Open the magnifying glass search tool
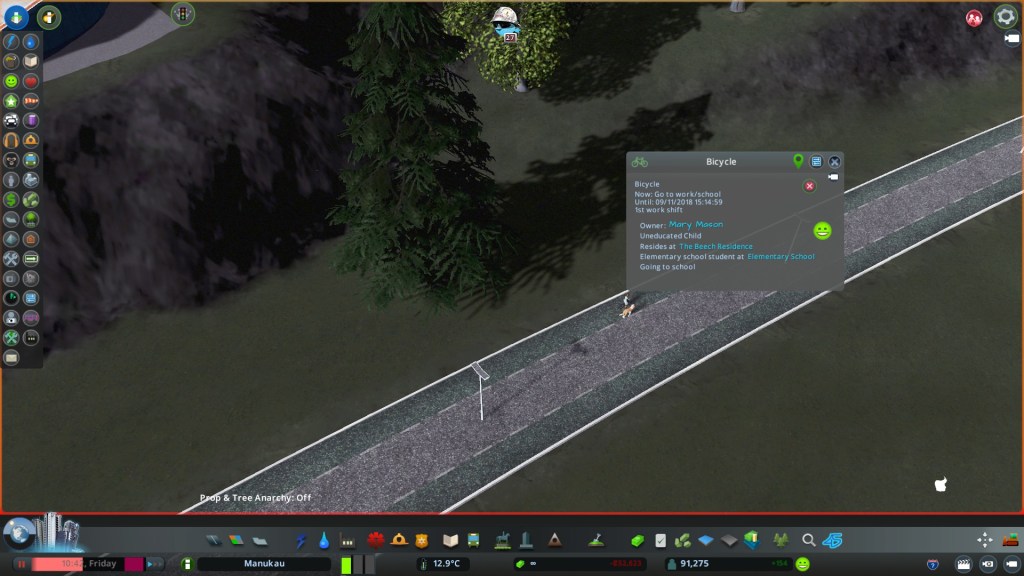Screen dimensions: 1024x576 809,541
